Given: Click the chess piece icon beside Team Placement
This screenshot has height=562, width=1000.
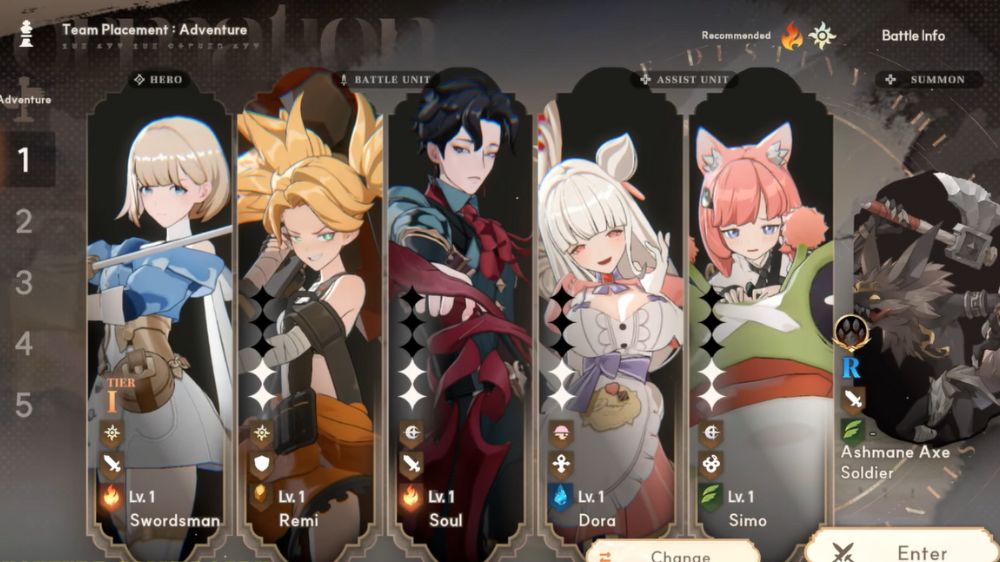Looking at the screenshot, I should click(x=27, y=35).
